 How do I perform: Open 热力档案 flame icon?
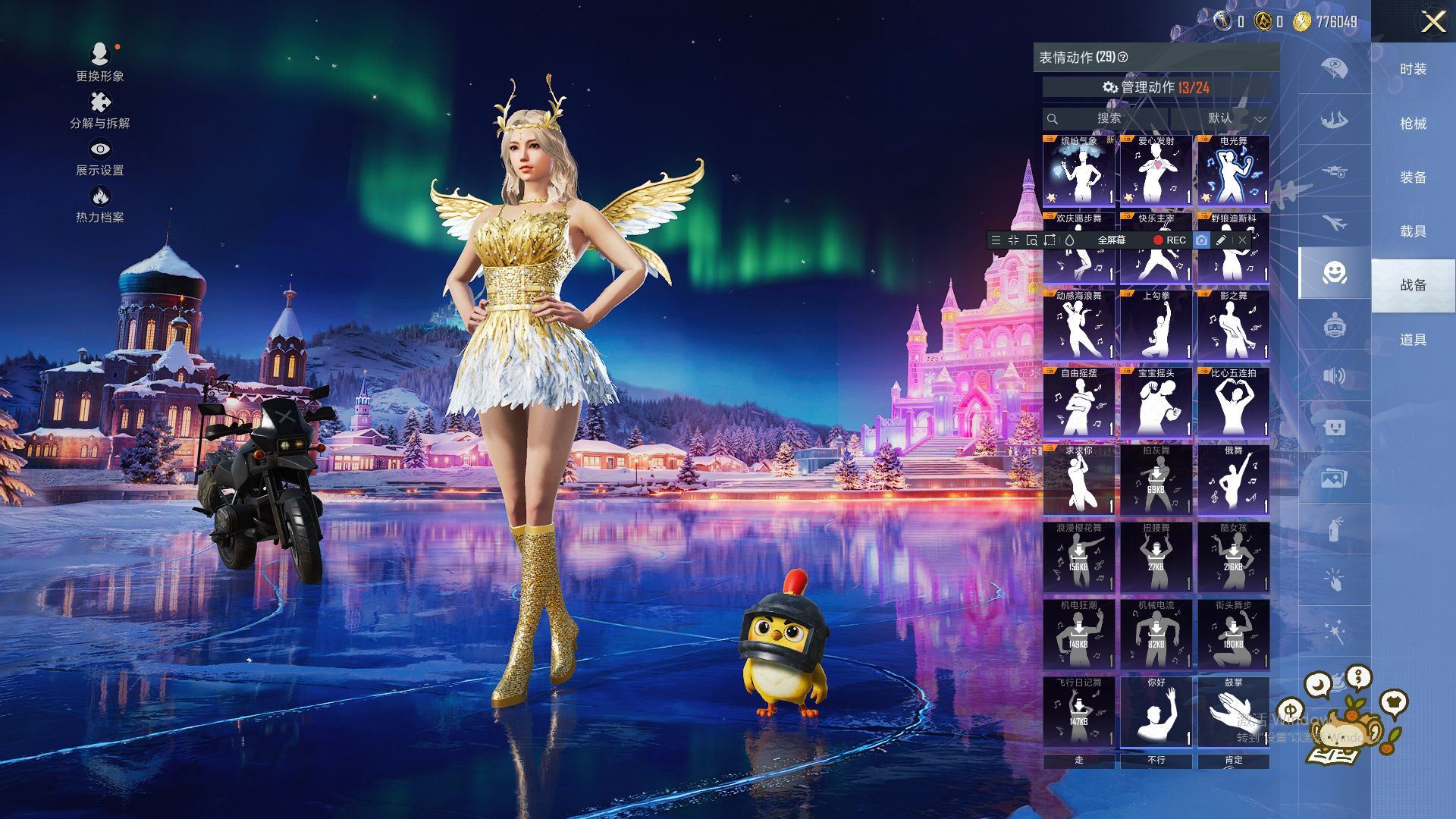click(99, 205)
